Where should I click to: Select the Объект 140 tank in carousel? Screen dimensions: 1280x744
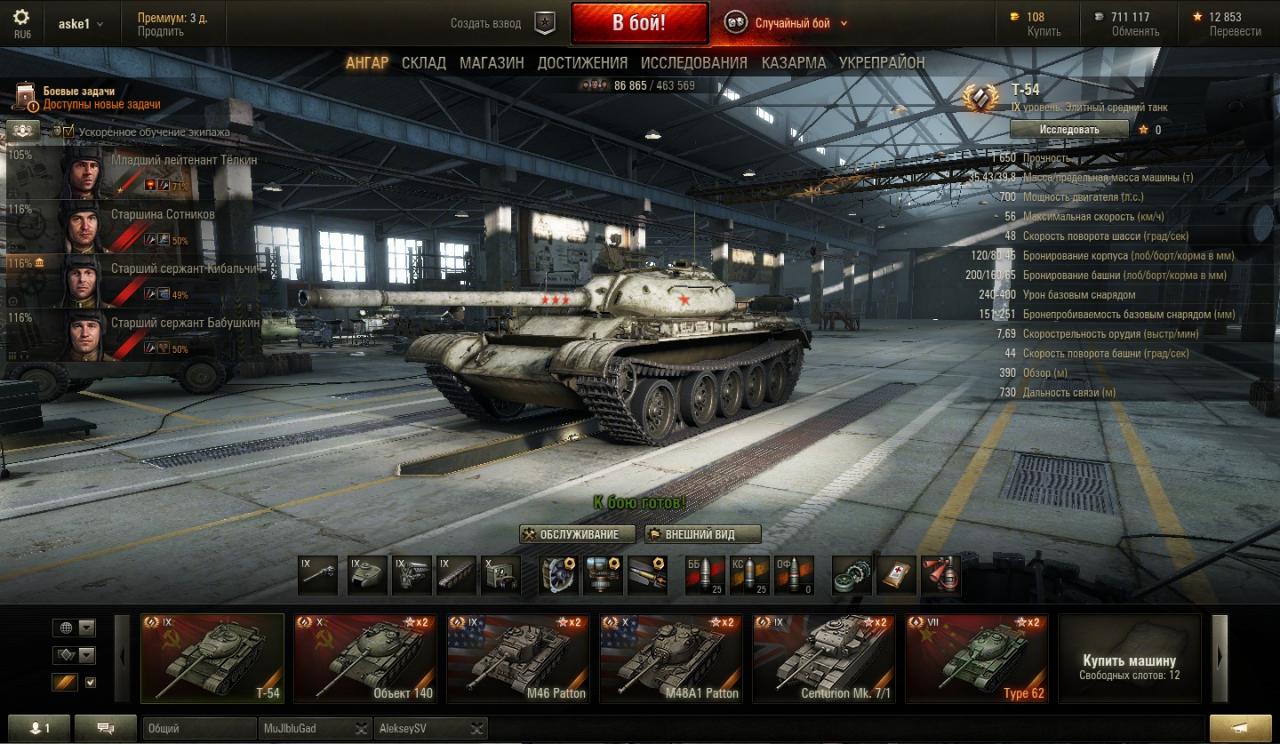pos(365,658)
